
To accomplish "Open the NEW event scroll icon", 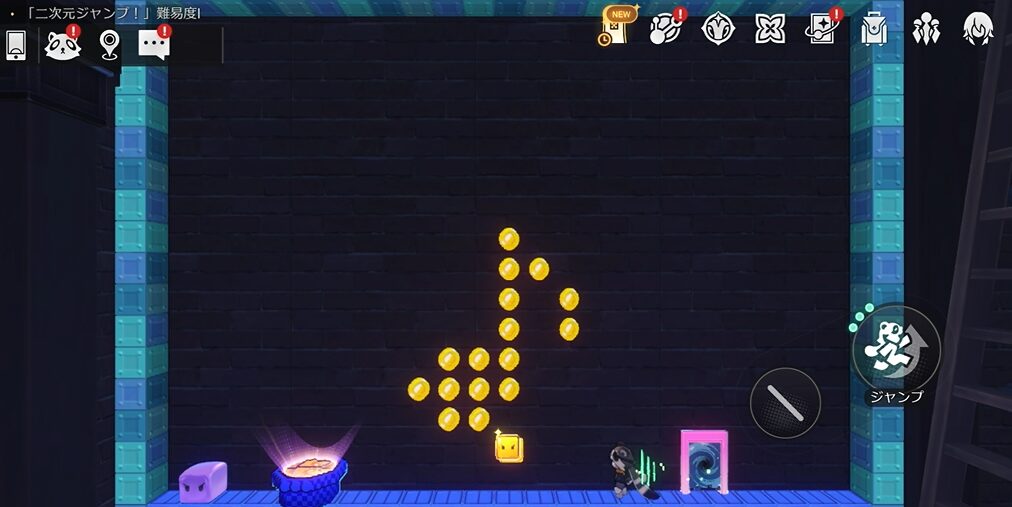I will [x=617, y=27].
